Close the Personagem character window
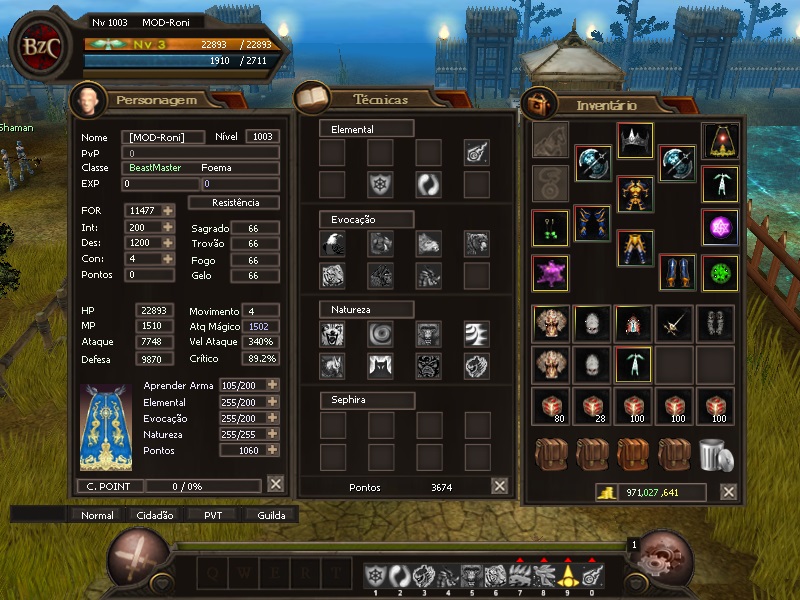The image size is (800, 600). tap(276, 484)
